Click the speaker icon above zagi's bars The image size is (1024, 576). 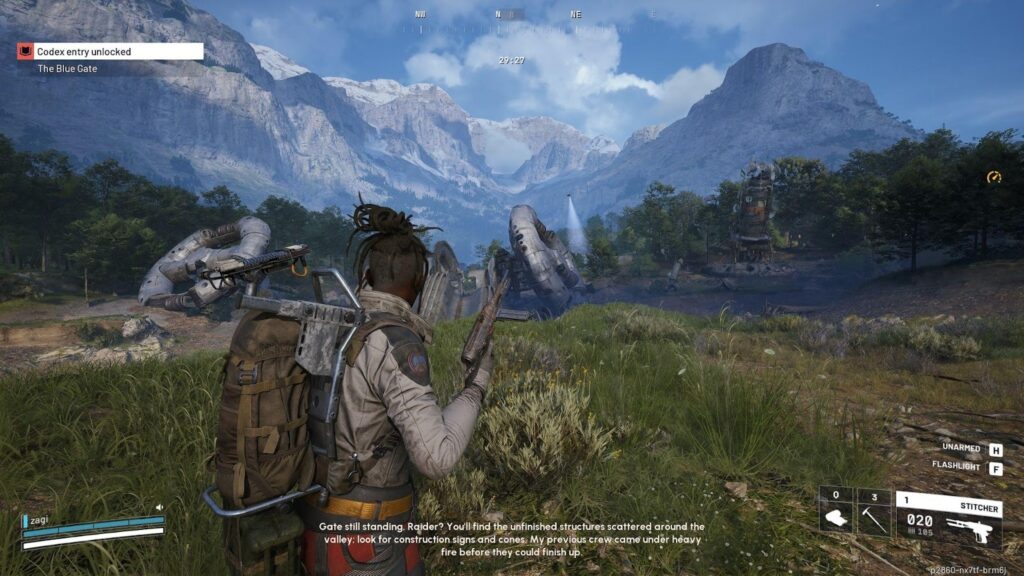159,508
